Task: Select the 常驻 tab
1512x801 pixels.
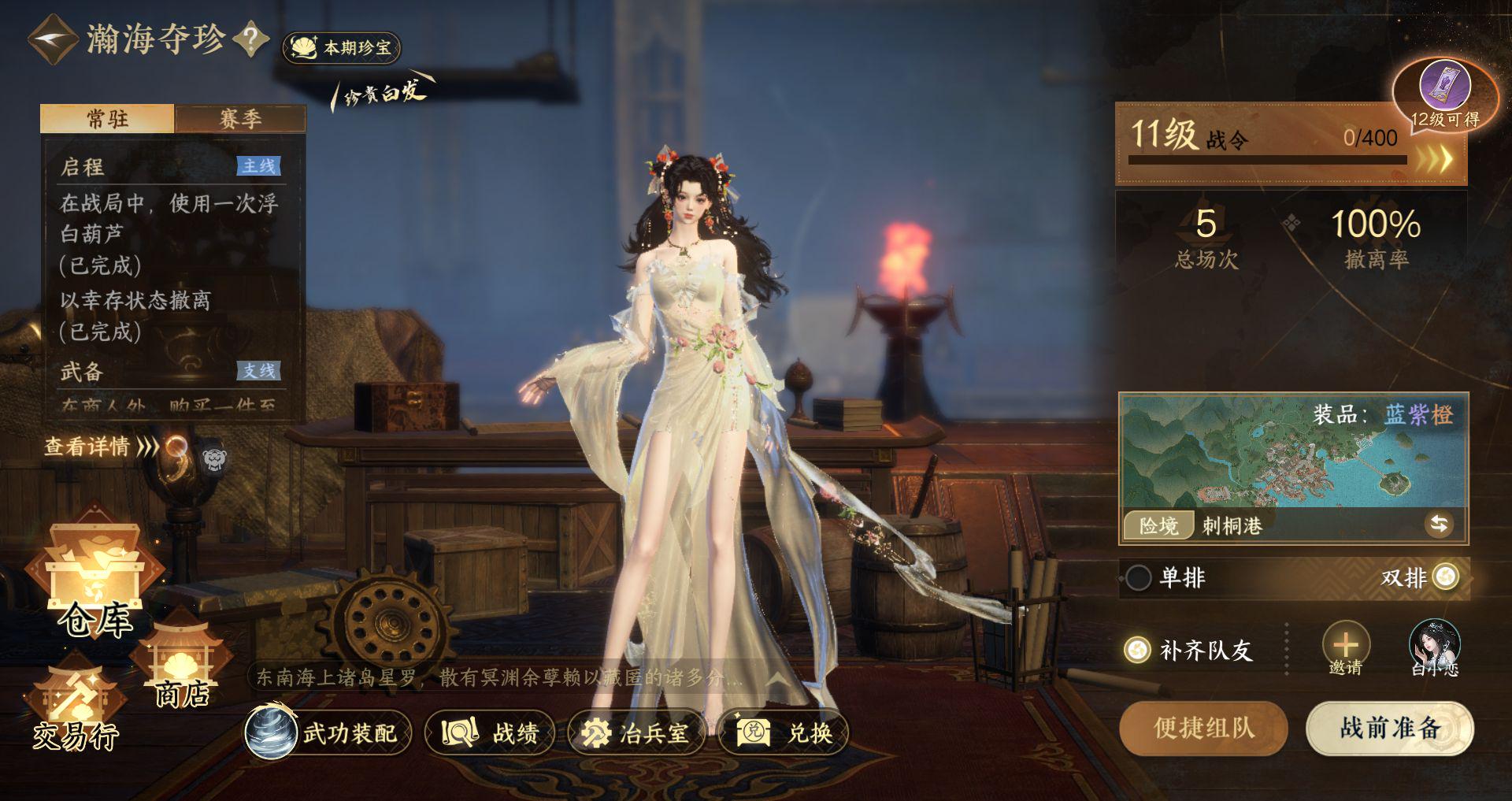Action: tap(107, 119)
